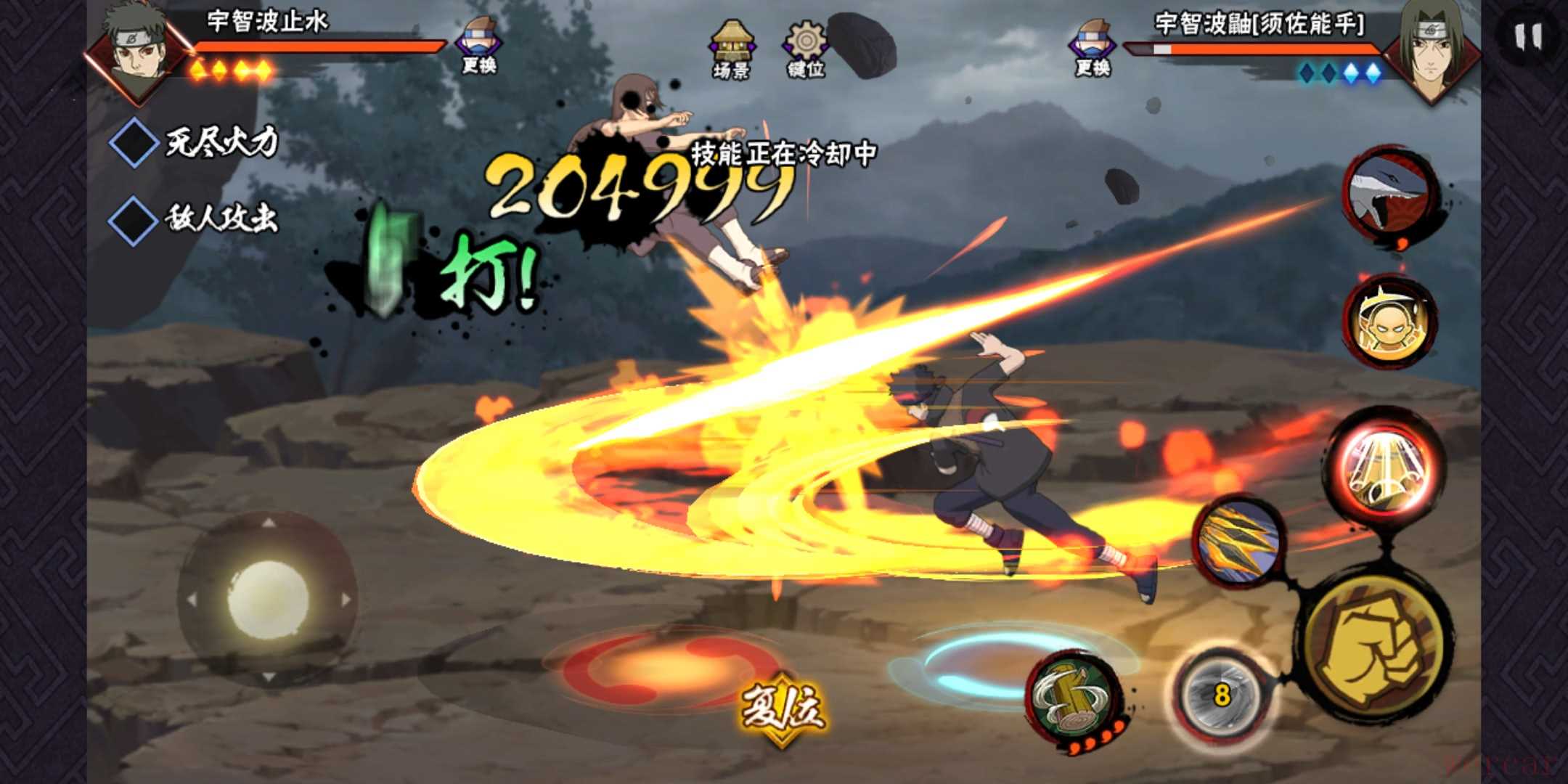Swap the right opponent's character via 更换
This screenshot has height=784, width=1568.
1093,48
